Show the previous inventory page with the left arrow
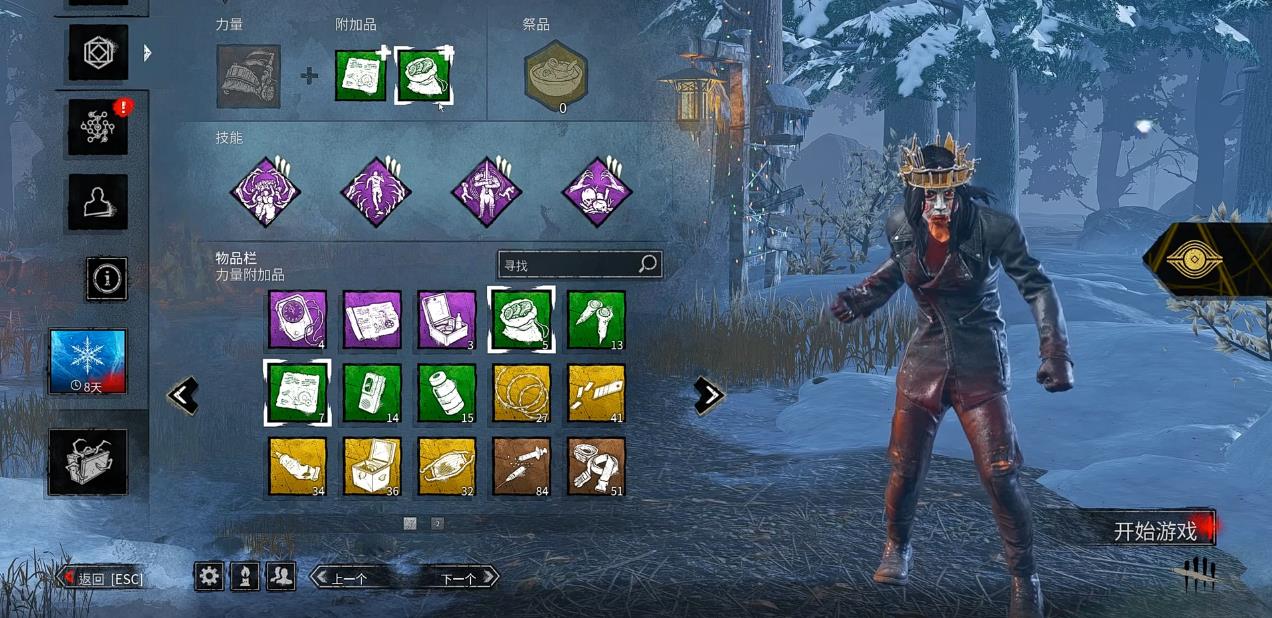 coord(183,395)
